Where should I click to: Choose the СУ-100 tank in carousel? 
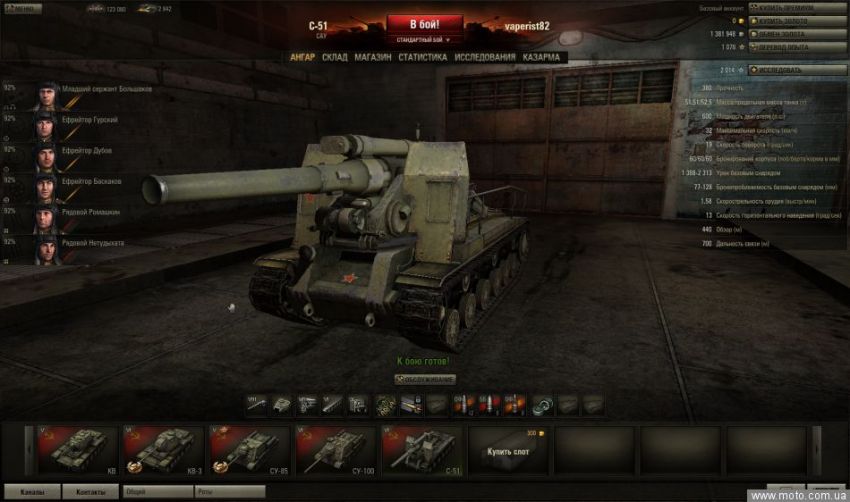point(332,448)
